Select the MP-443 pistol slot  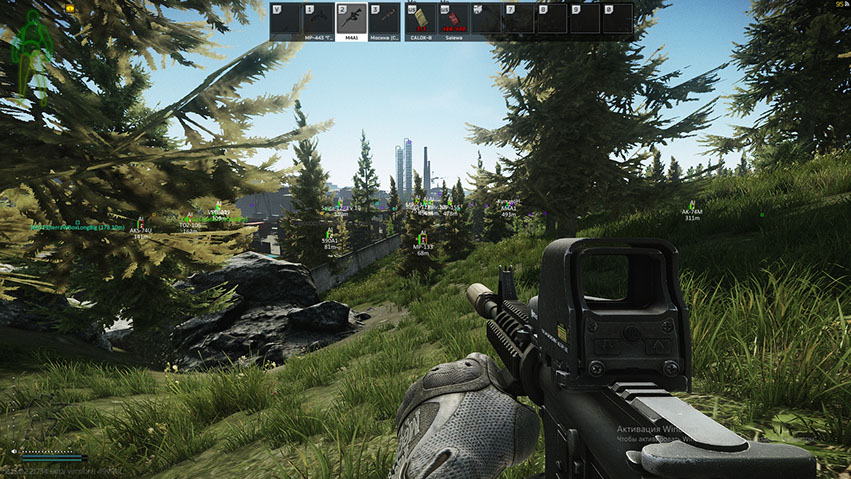point(318,20)
